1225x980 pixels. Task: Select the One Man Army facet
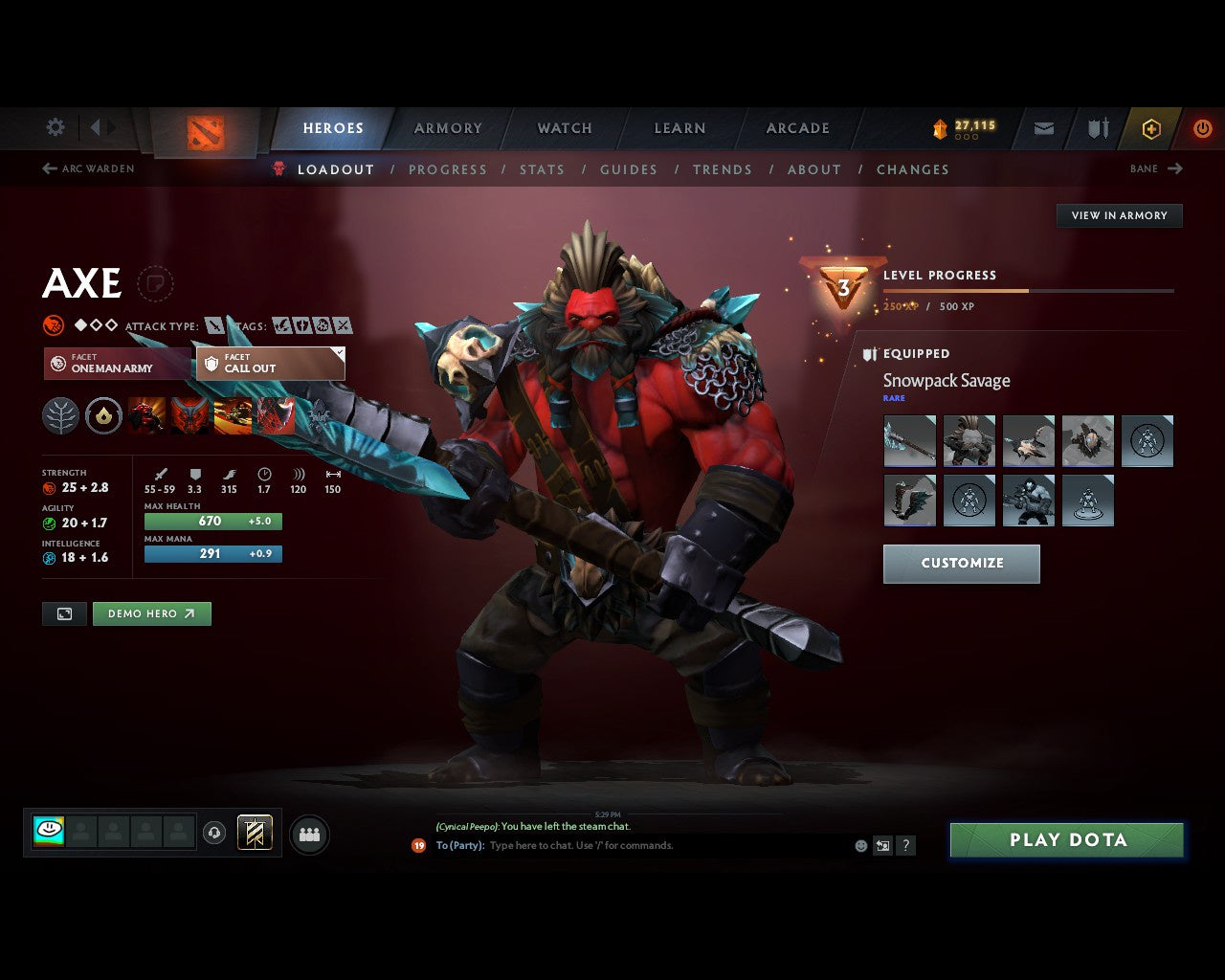tap(117, 364)
